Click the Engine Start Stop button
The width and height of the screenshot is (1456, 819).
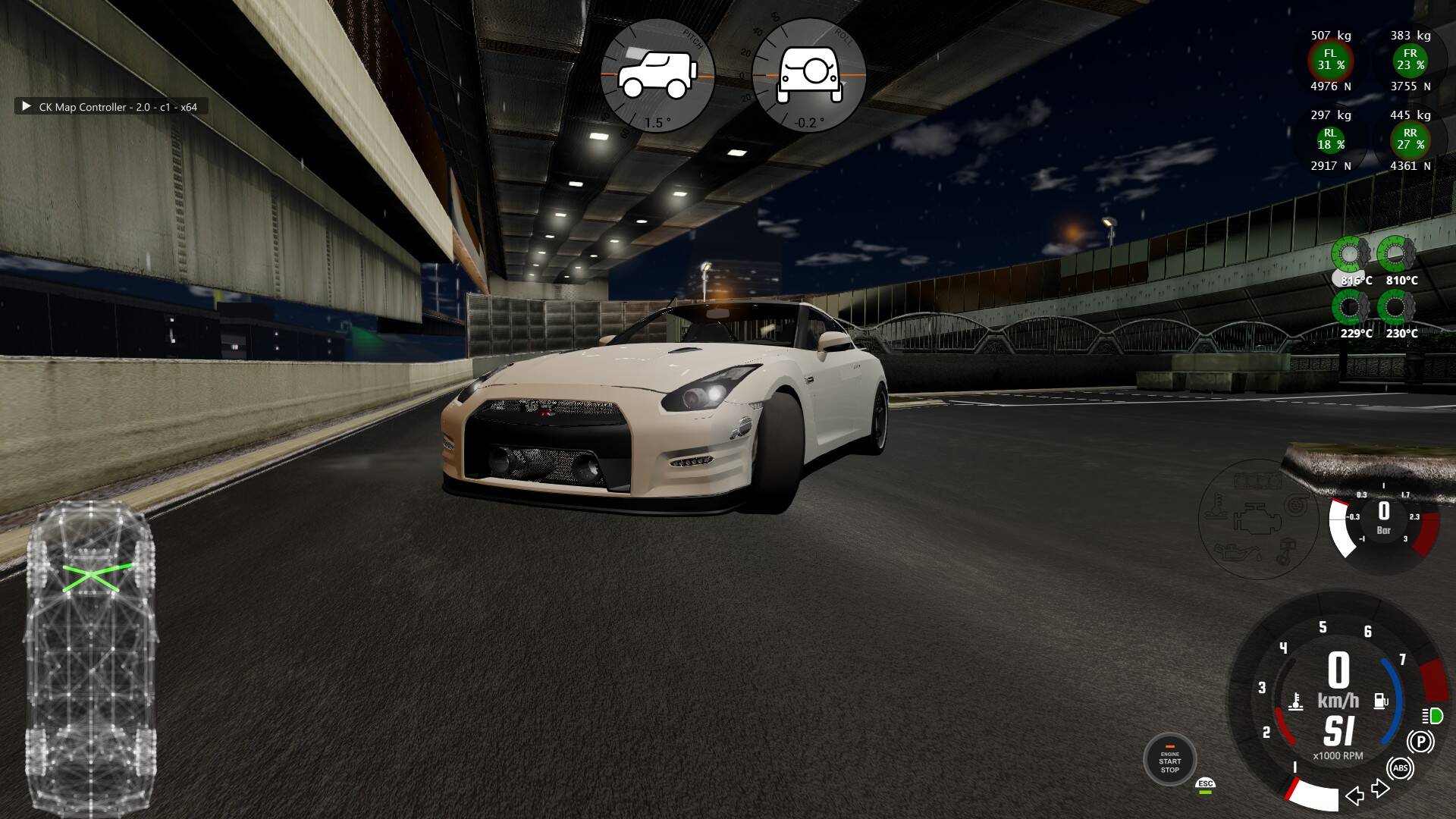pos(1169,760)
